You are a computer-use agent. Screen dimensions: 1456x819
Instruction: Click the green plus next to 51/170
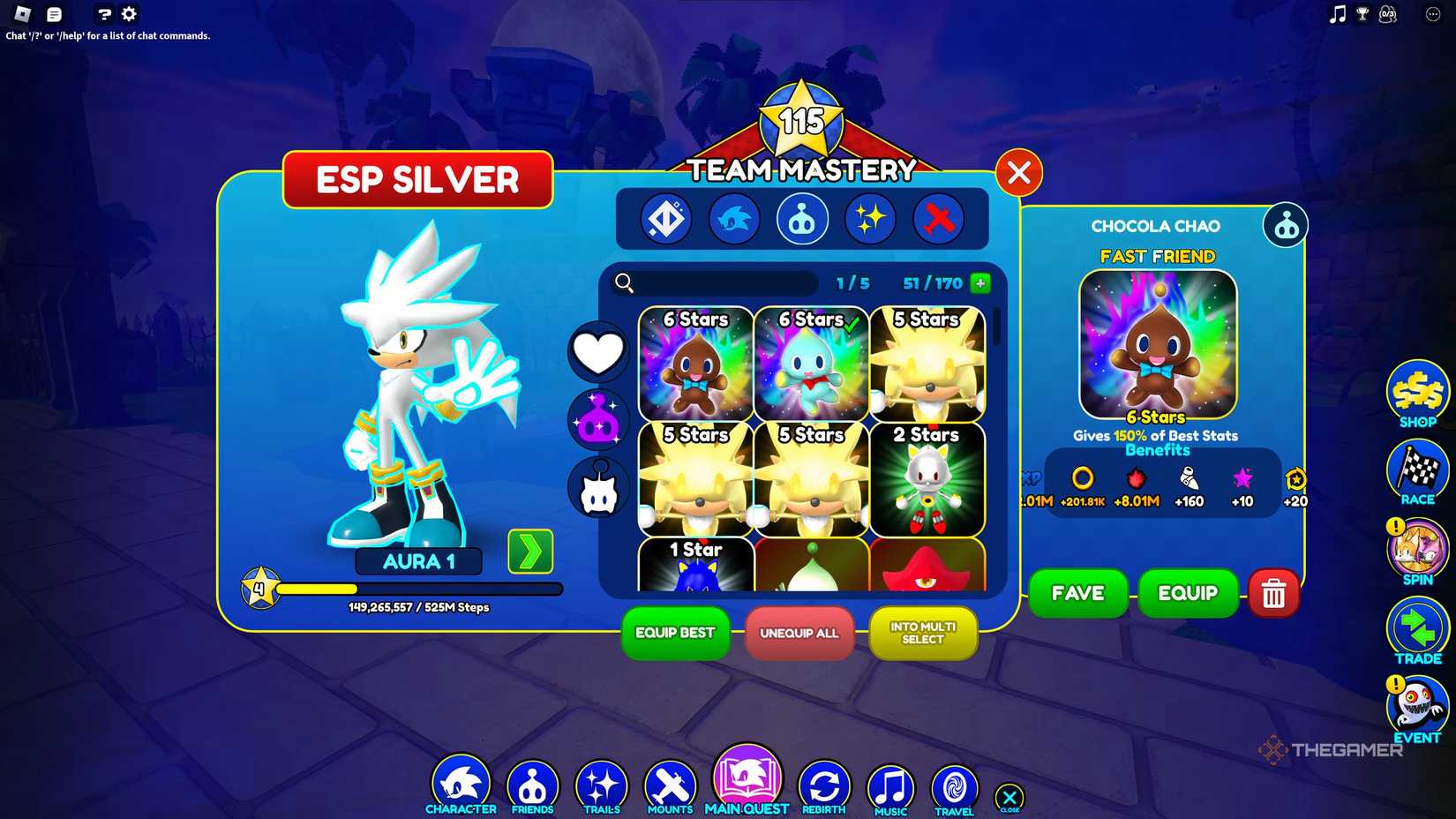tap(979, 283)
